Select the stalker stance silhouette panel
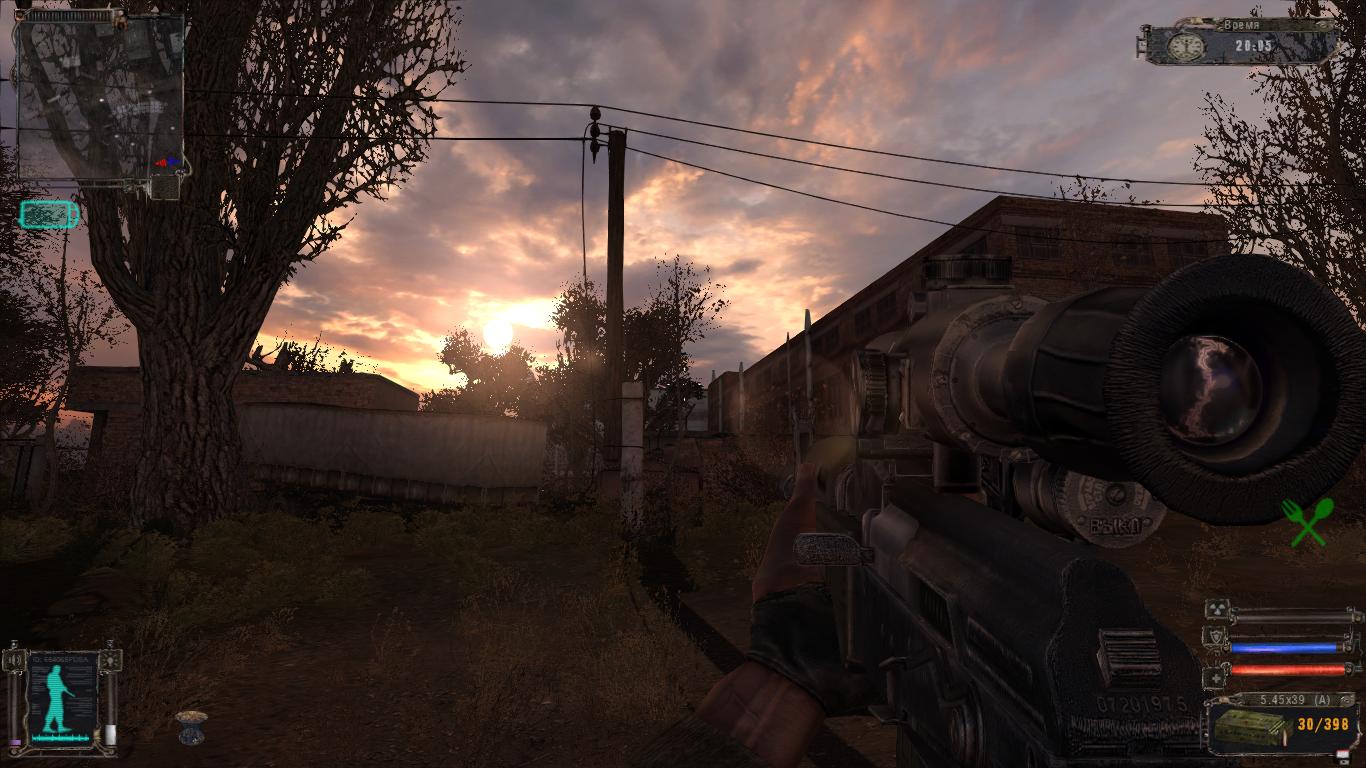The image size is (1366, 768). pos(62,697)
